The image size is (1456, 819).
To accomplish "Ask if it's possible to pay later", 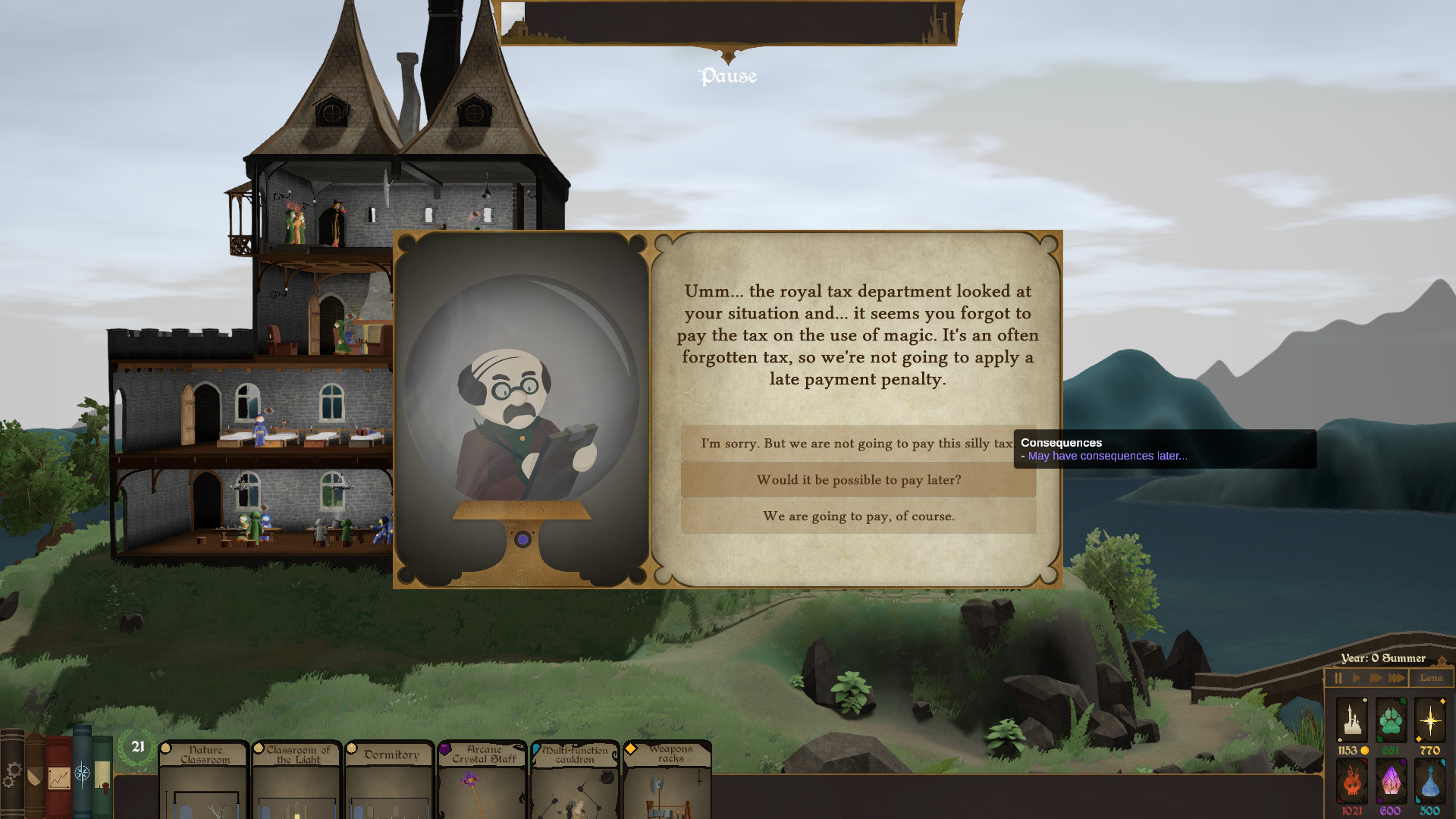I will click(858, 480).
